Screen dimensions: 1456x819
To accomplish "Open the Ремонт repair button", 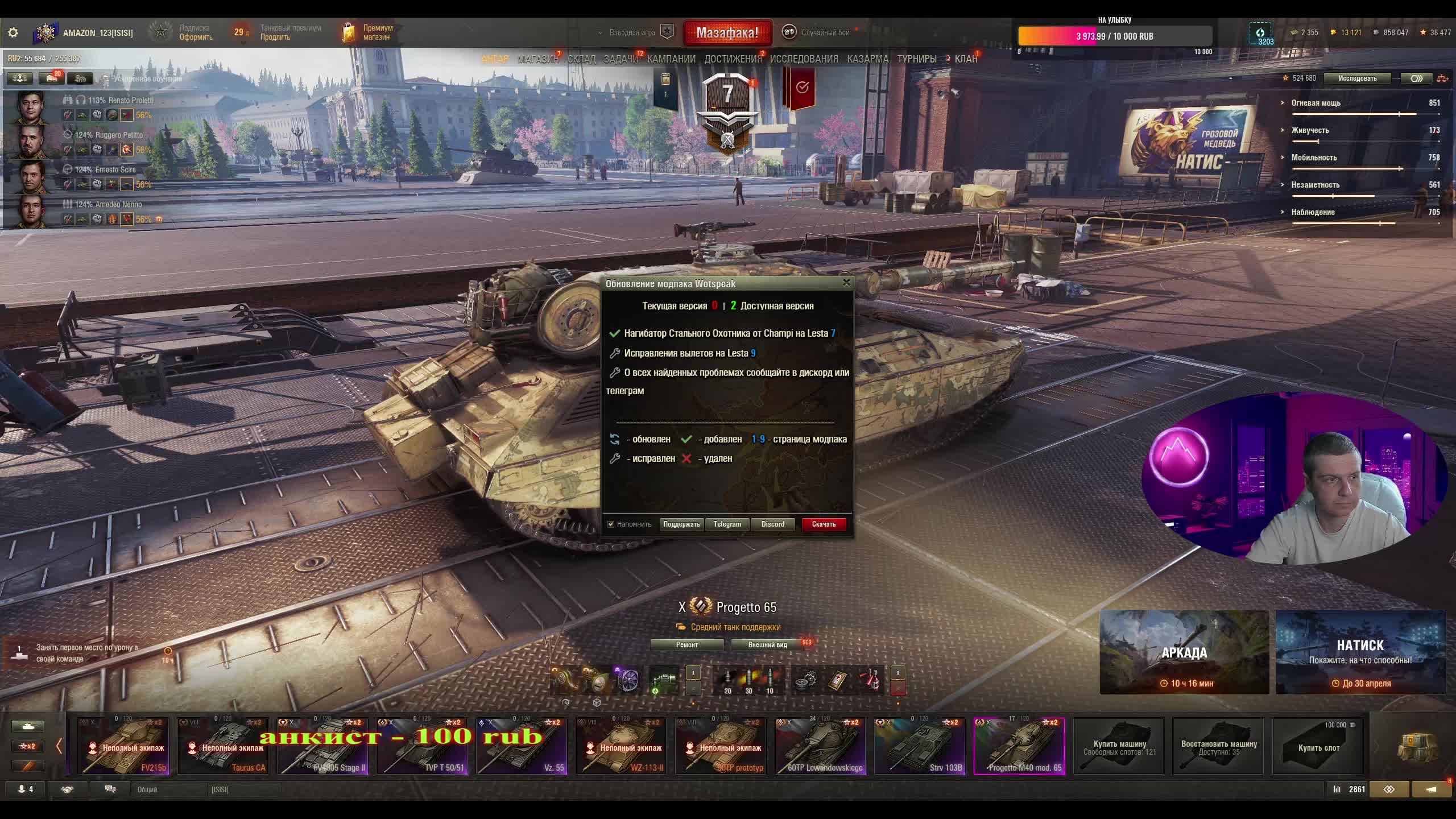I will tap(686, 645).
